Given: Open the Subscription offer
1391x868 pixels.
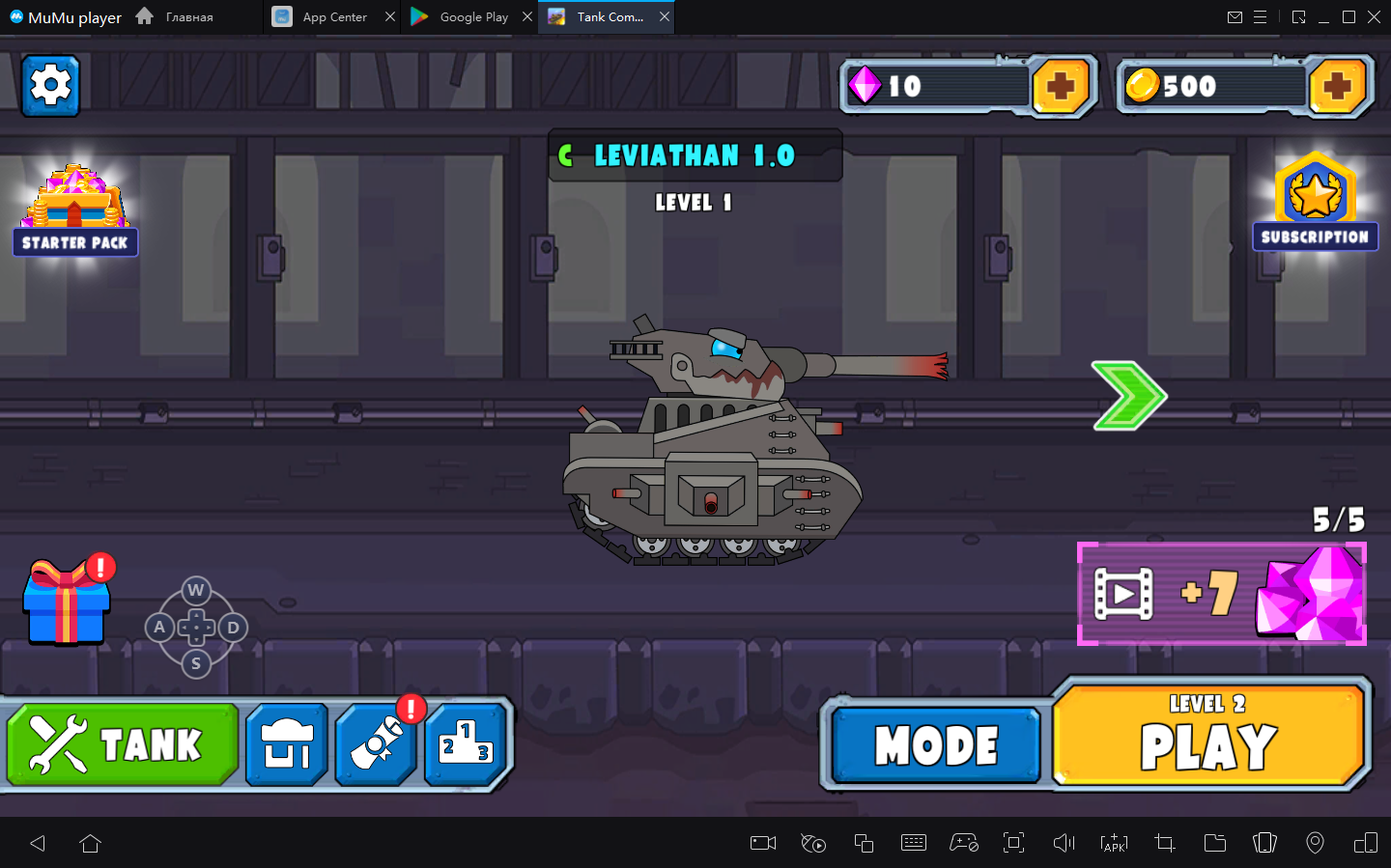Looking at the screenshot, I should pyautogui.click(x=1315, y=204).
